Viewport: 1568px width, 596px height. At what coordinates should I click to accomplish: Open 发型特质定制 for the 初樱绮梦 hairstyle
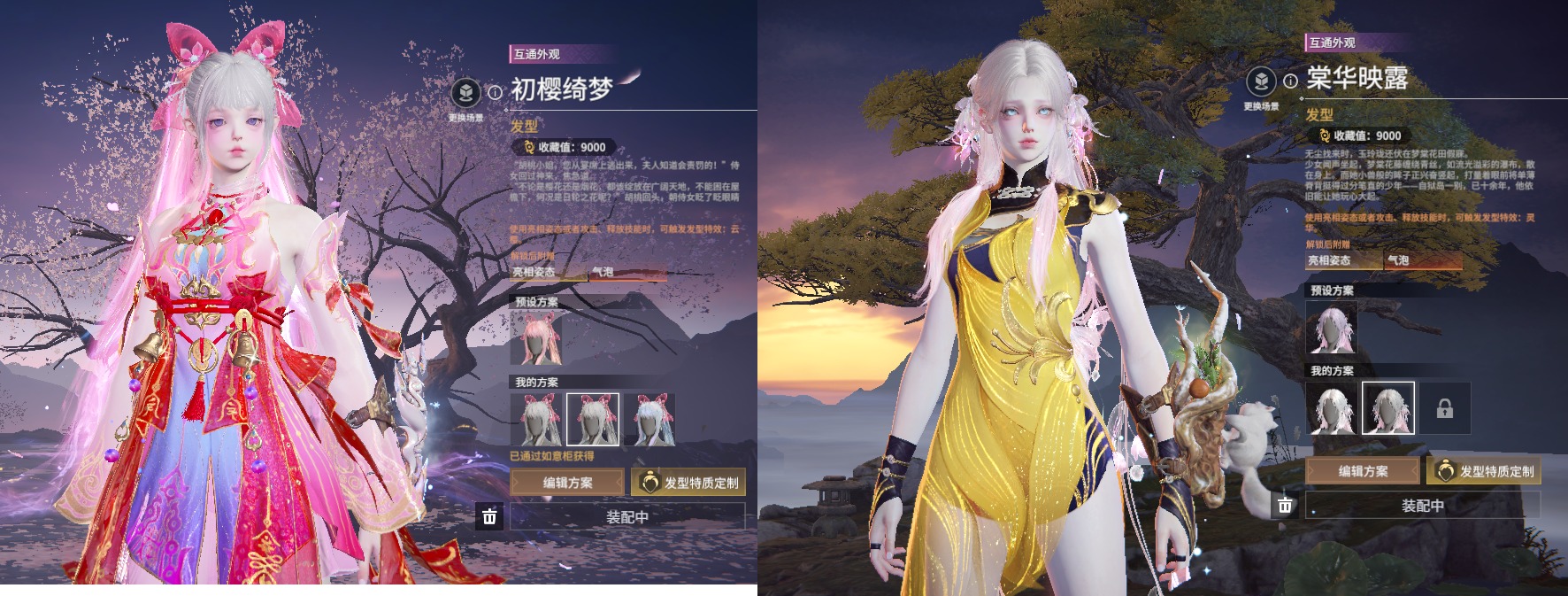[689, 483]
